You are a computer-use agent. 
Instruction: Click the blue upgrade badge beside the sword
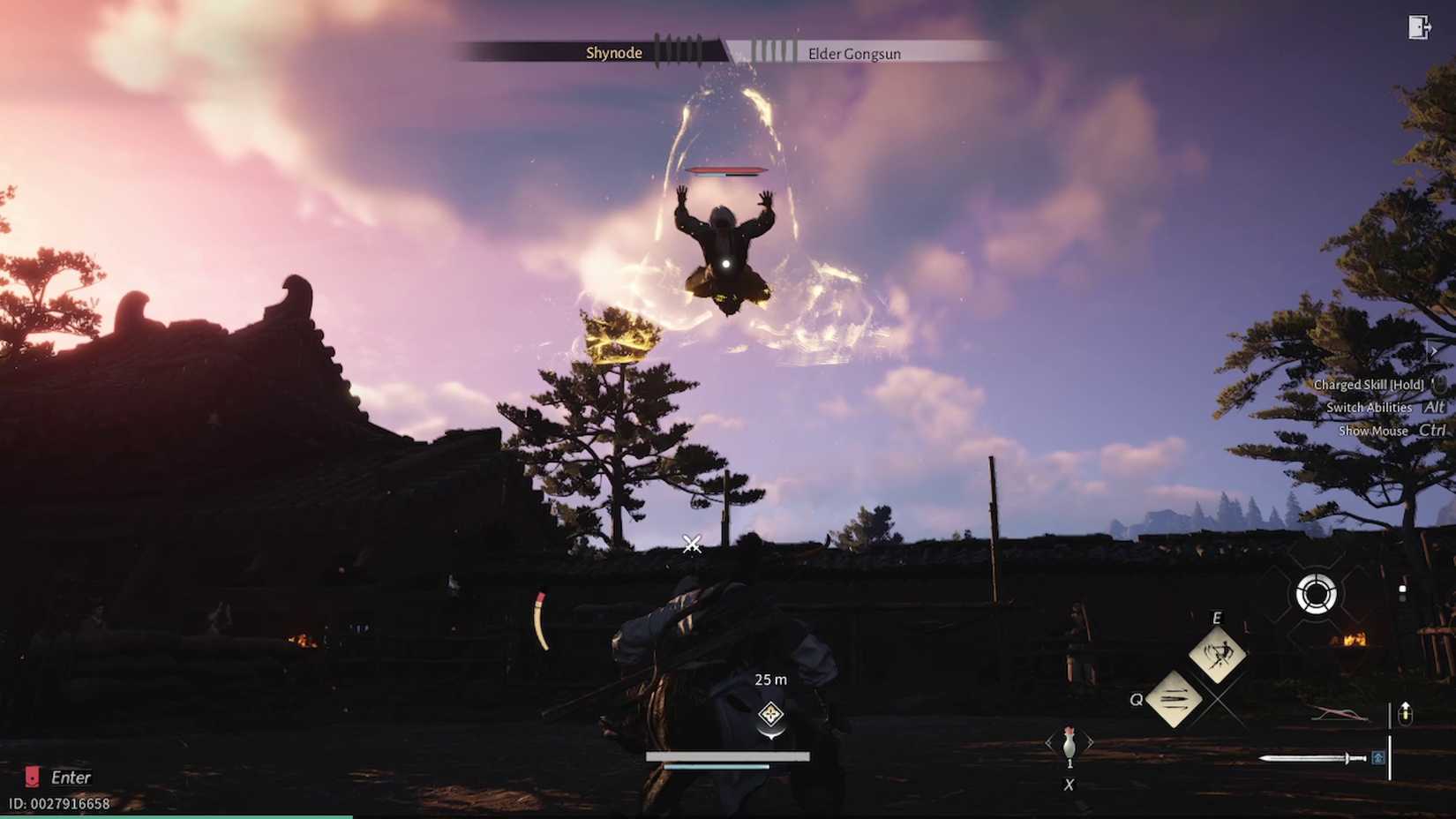pos(1376,757)
